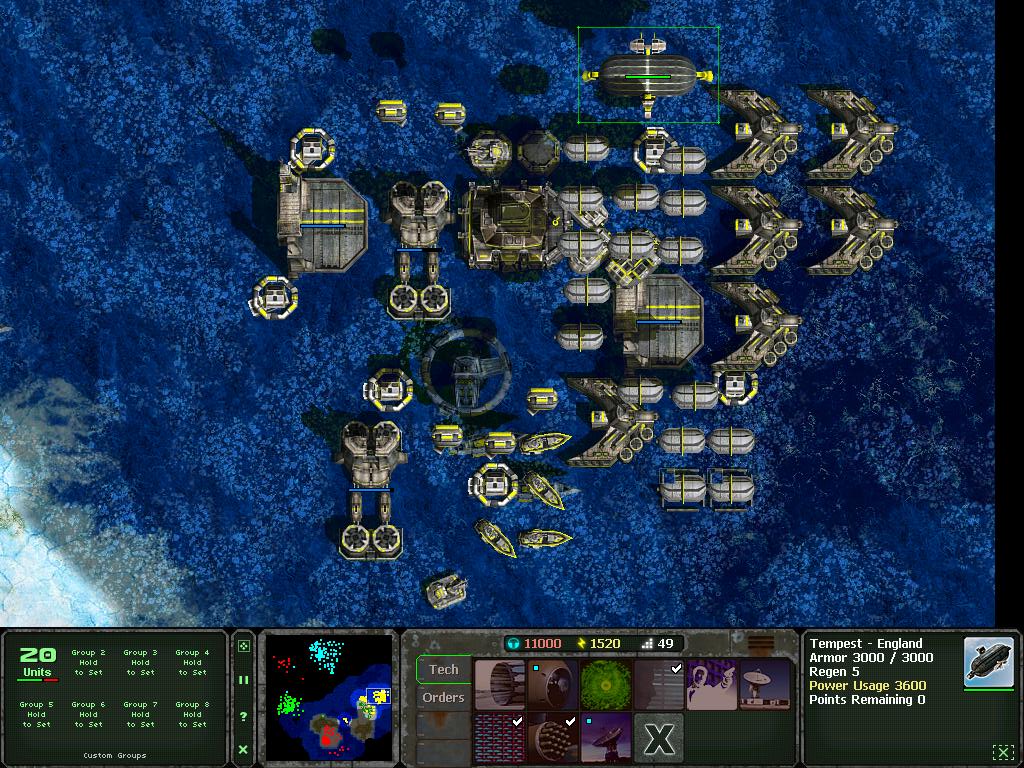
Task: Open the Orders tab
Action: pyautogui.click(x=444, y=697)
